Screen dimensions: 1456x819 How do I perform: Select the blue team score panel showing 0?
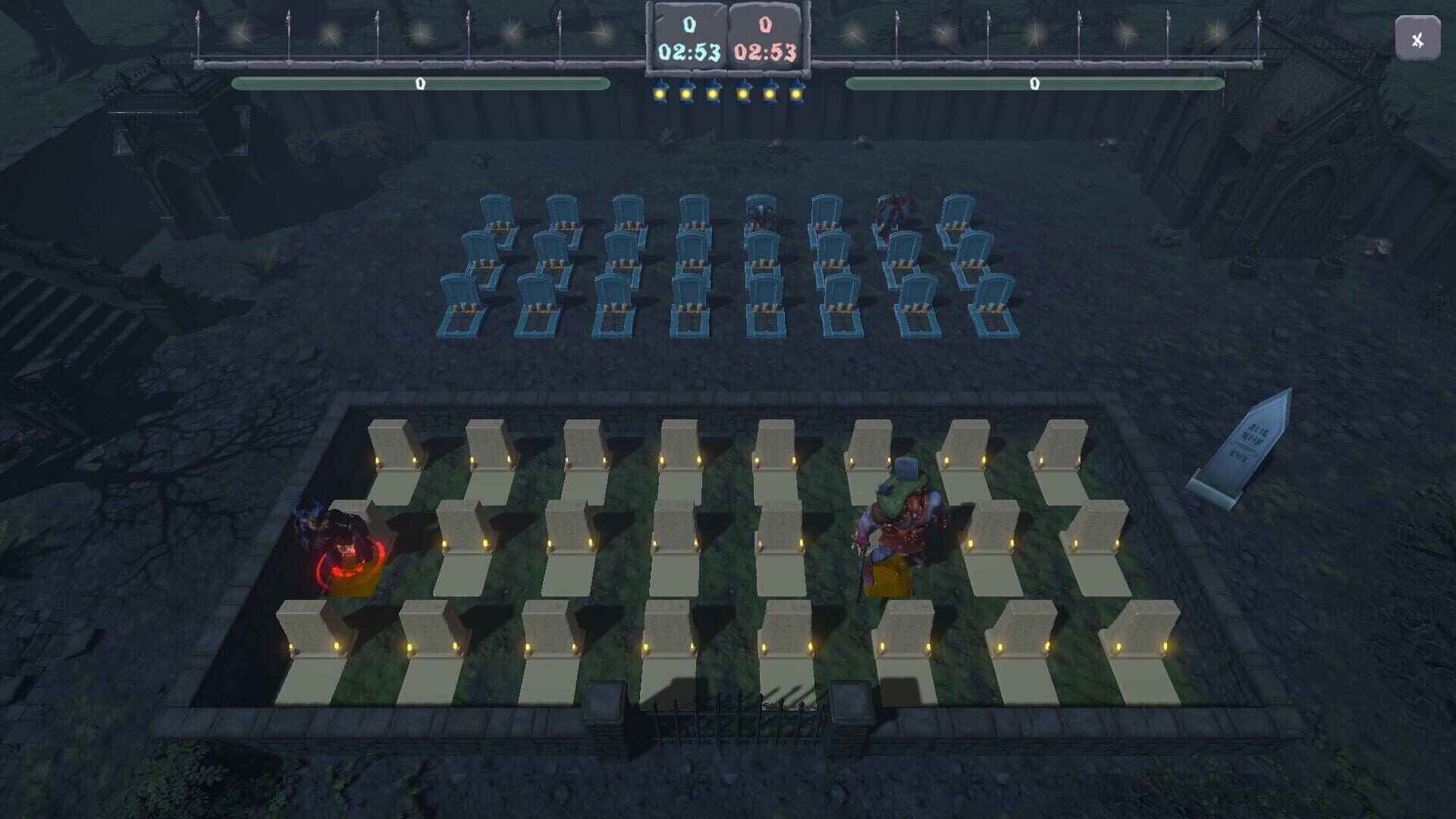pos(689,25)
